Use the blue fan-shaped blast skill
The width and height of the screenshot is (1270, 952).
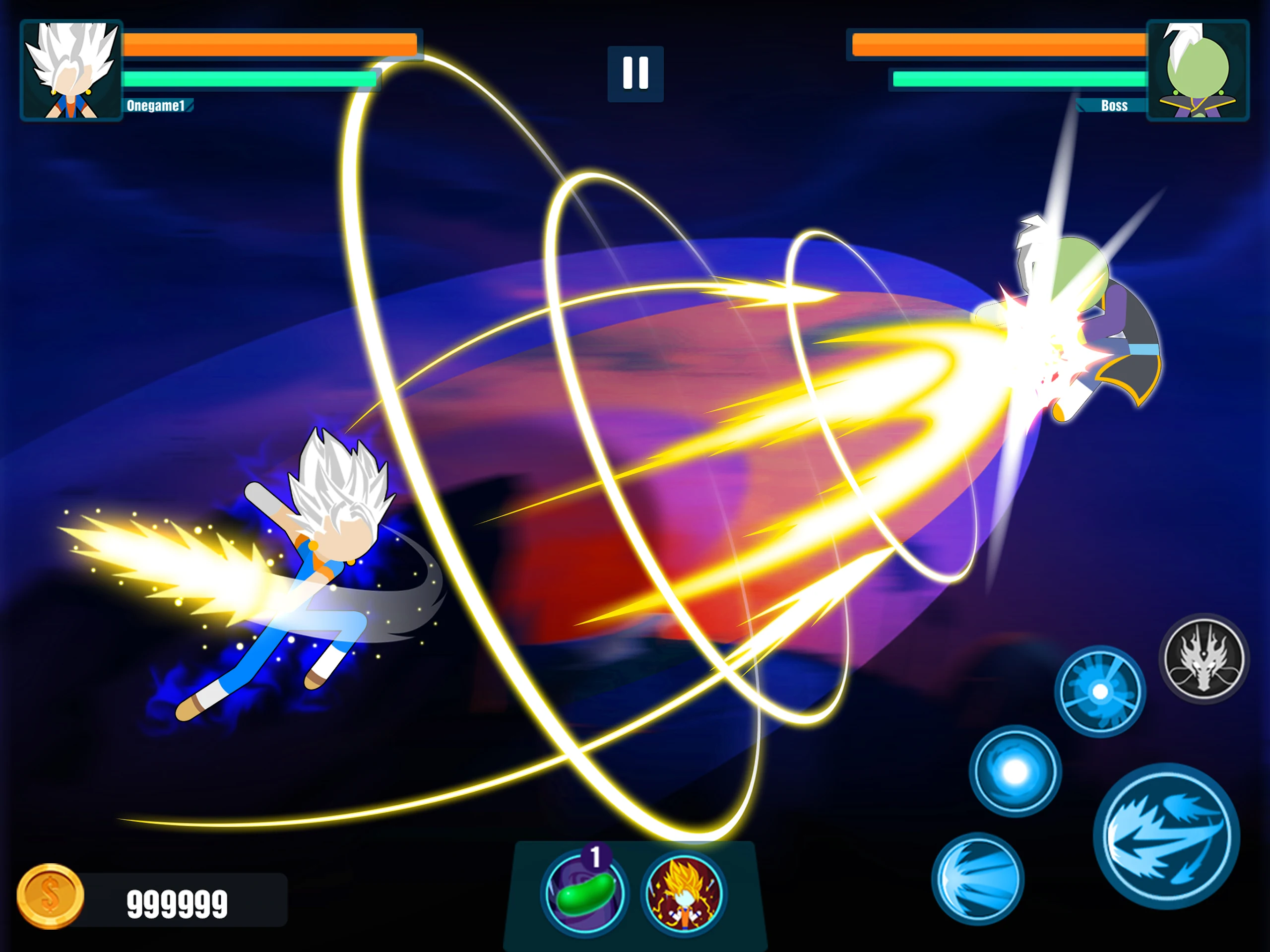tap(977, 879)
